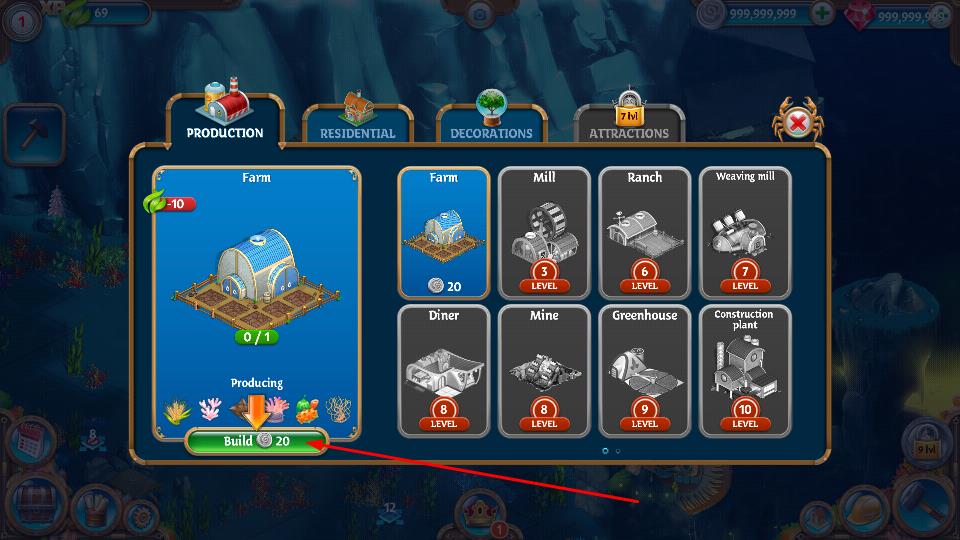
Task: Select the Diner building card
Action: click(444, 370)
